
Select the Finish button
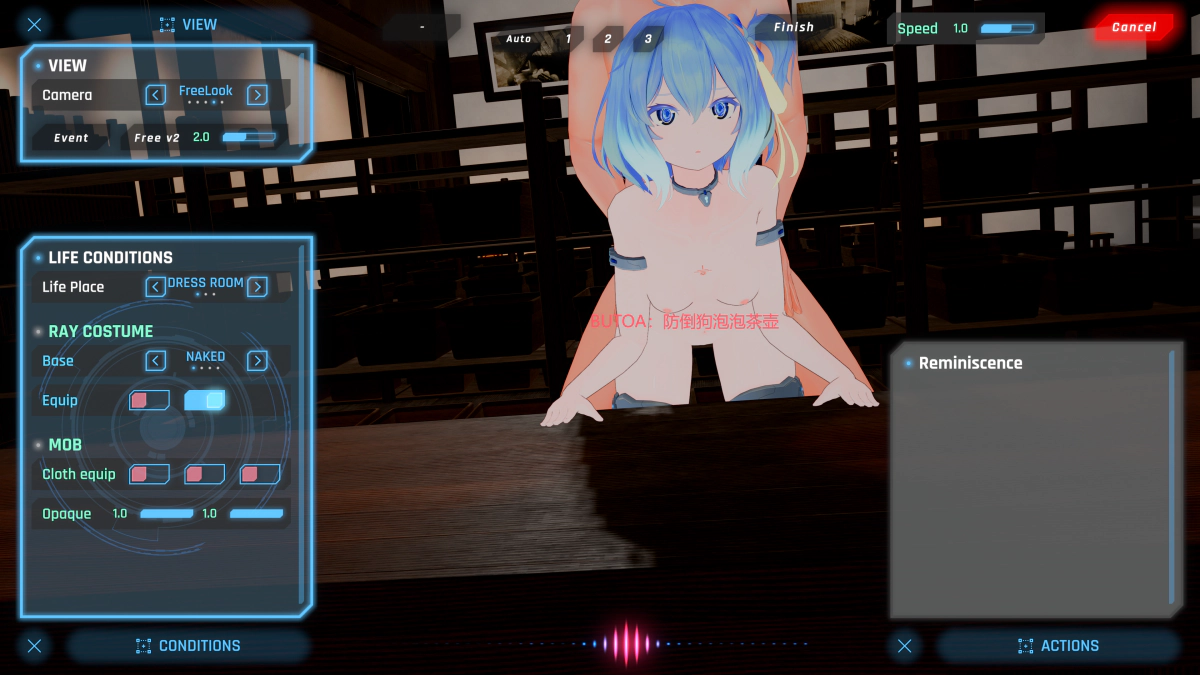click(793, 27)
